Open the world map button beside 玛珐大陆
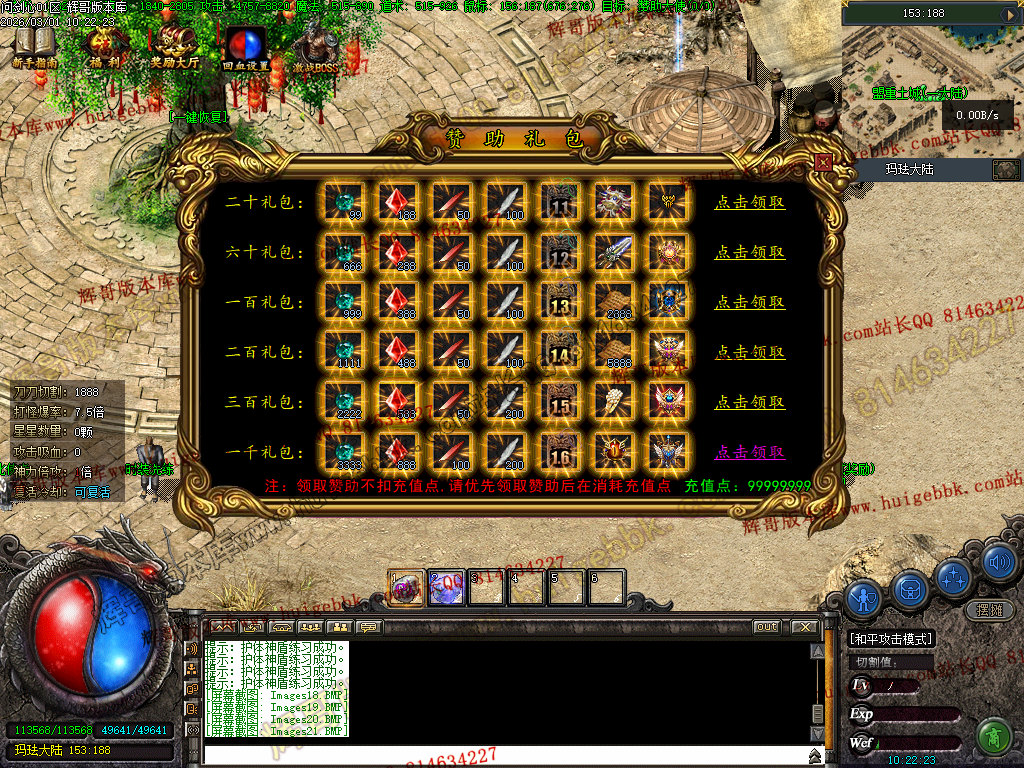1024x768 pixels. pyautogui.click(x=1005, y=169)
